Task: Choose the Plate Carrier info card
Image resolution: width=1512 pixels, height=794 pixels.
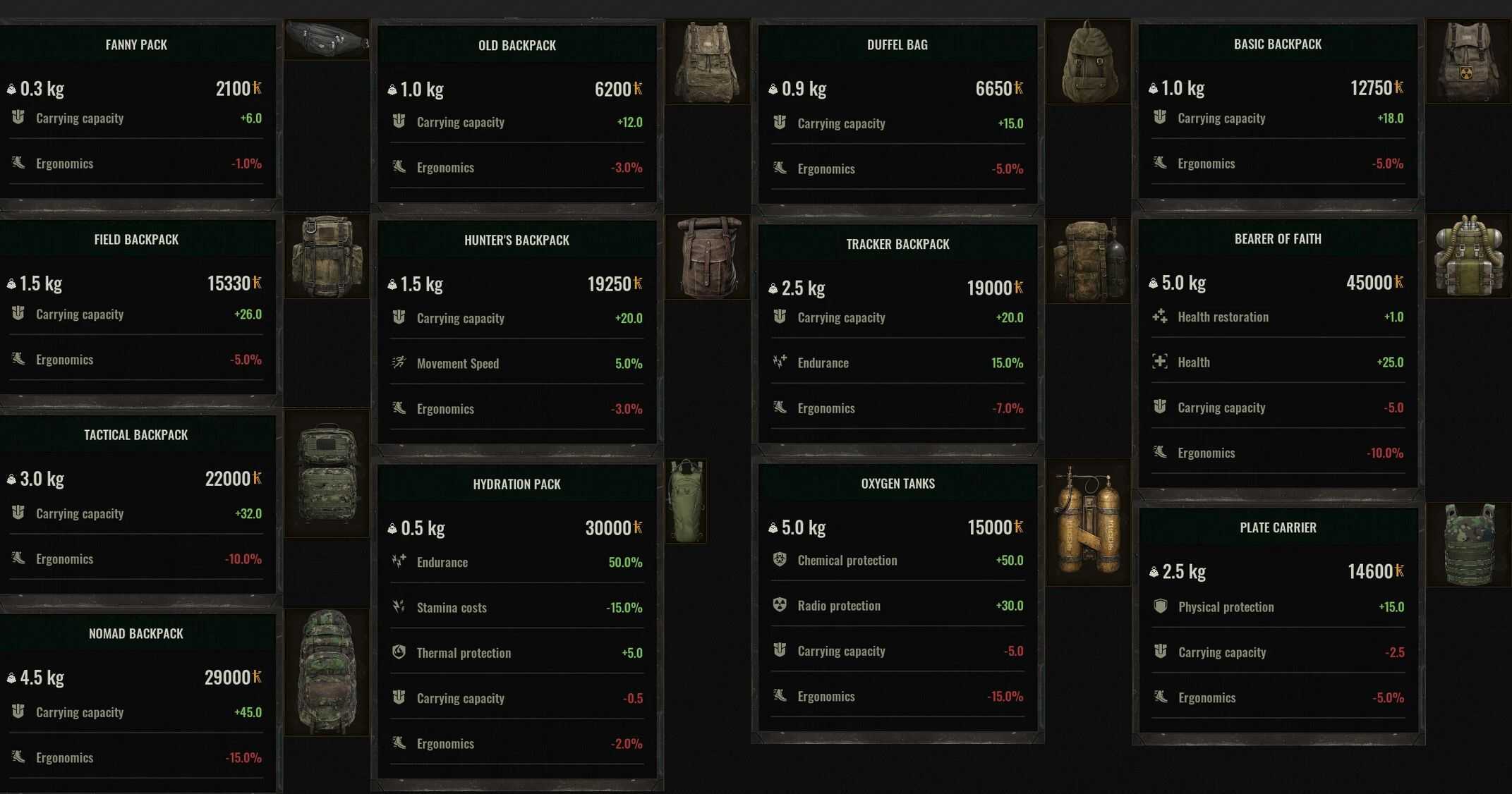Action: click(x=1278, y=621)
